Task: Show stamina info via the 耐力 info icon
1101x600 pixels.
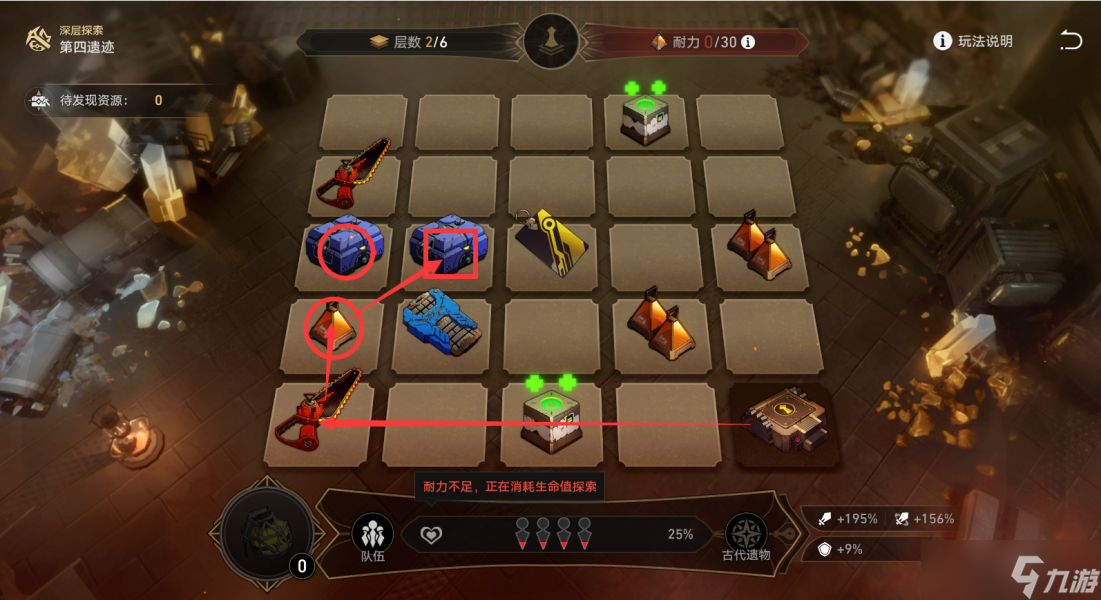Action: click(747, 42)
